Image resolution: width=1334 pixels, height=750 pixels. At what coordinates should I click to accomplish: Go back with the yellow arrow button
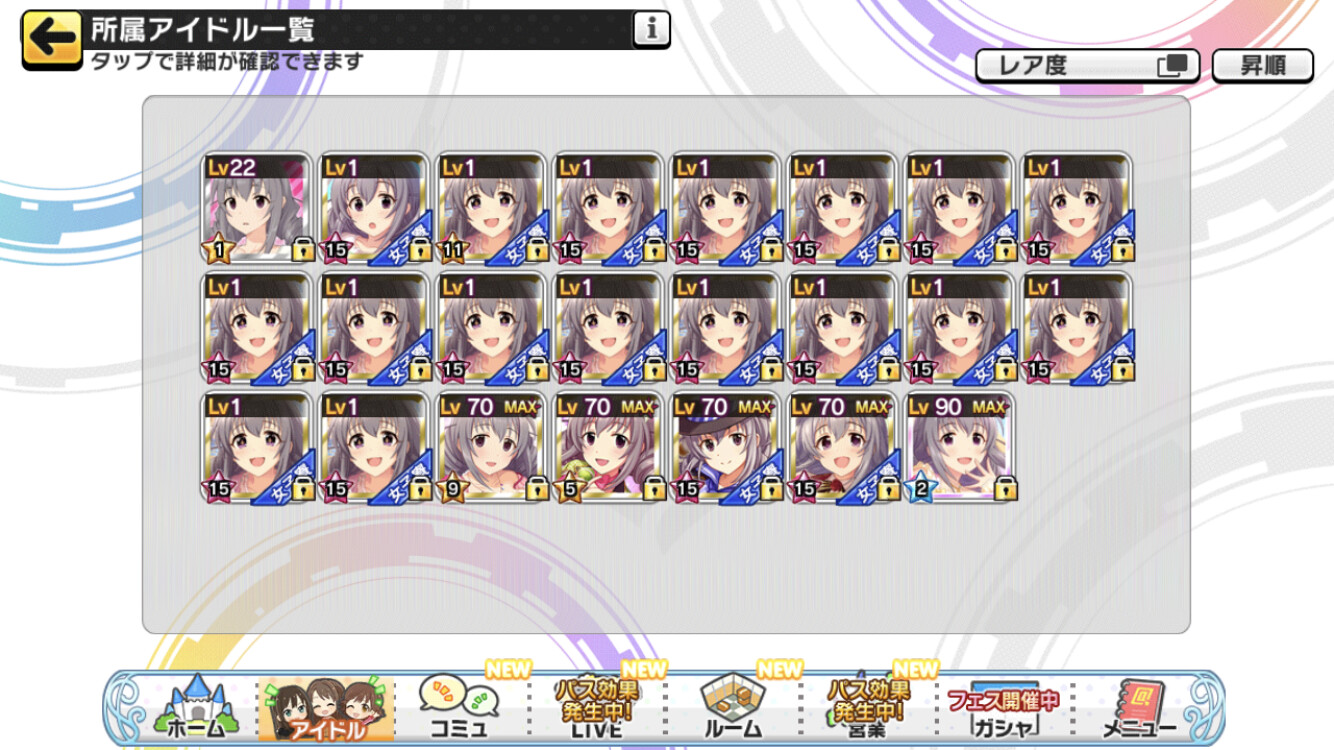[51, 39]
